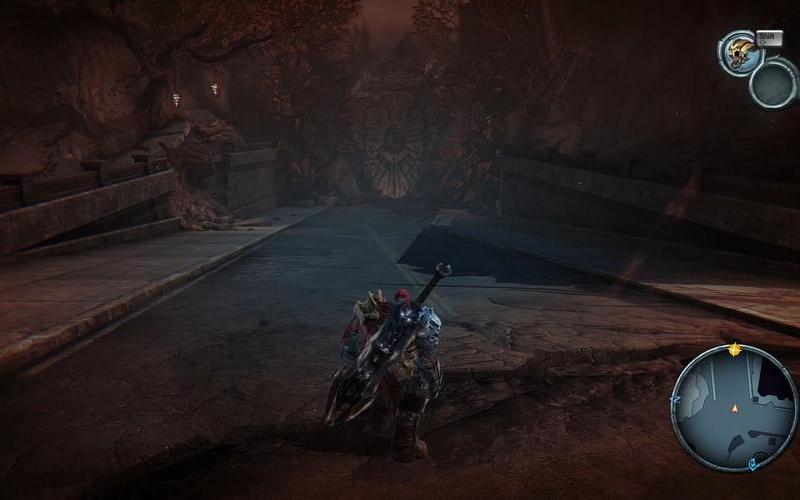Click the empty circular ability slot

point(773,83)
